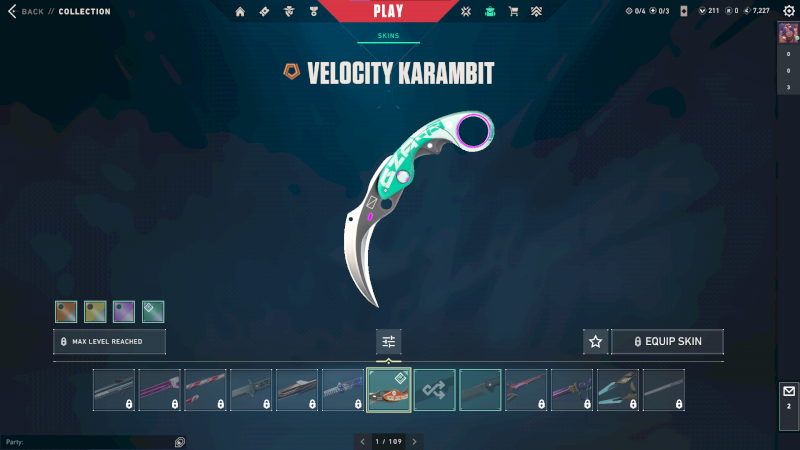This screenshot has height=450, width=800.
Task: Equip the Velocity Karambit skin
Action: [x=667, y=341]
